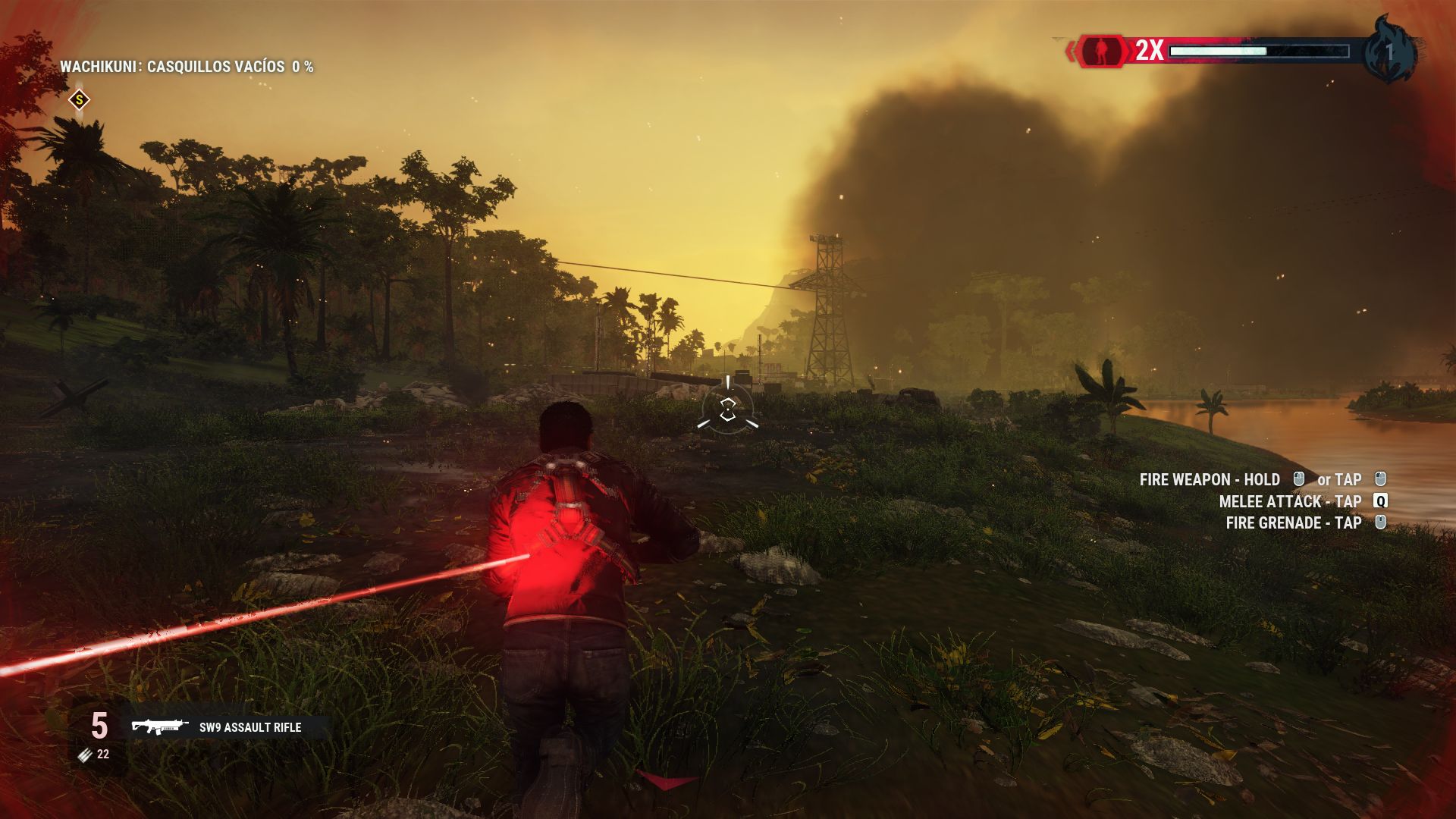Click the red enemy soldier hexagon icon
The height and width of the screenshot is (819, 1456).
1101,51
